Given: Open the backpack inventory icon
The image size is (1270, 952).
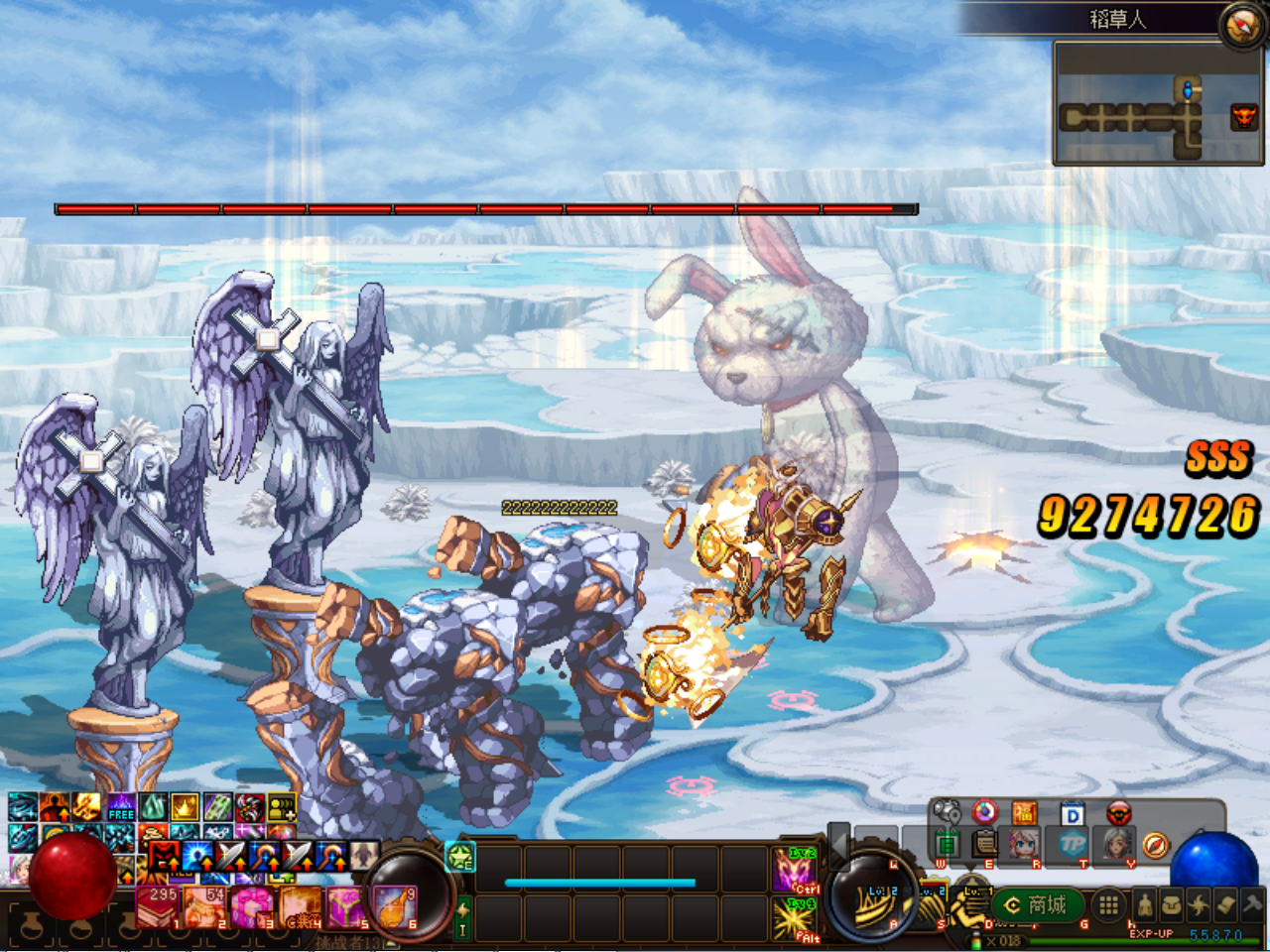Looking at the screenshot, I should click(1171, 904).
